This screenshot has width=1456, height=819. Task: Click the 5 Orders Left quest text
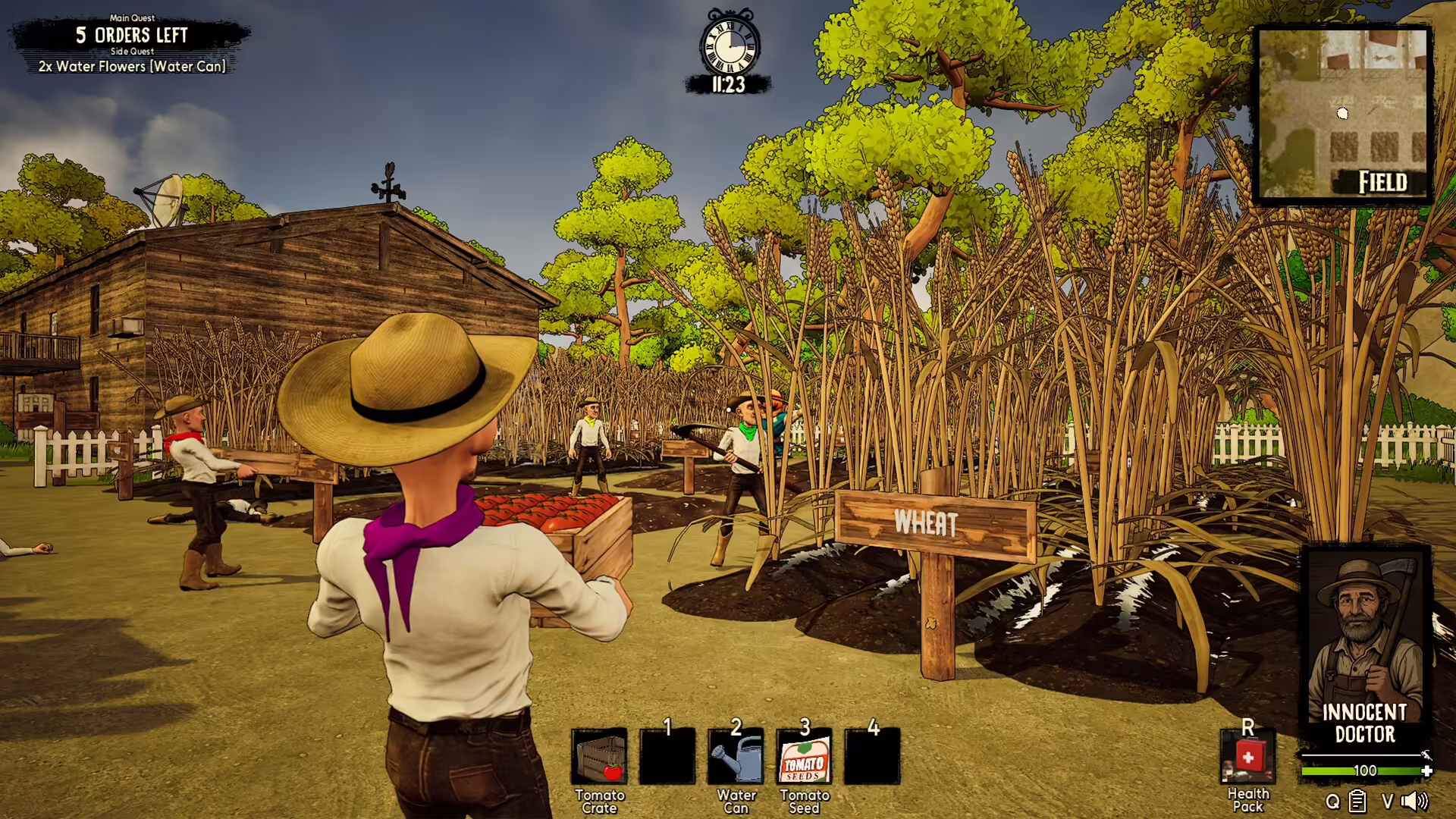130,36
